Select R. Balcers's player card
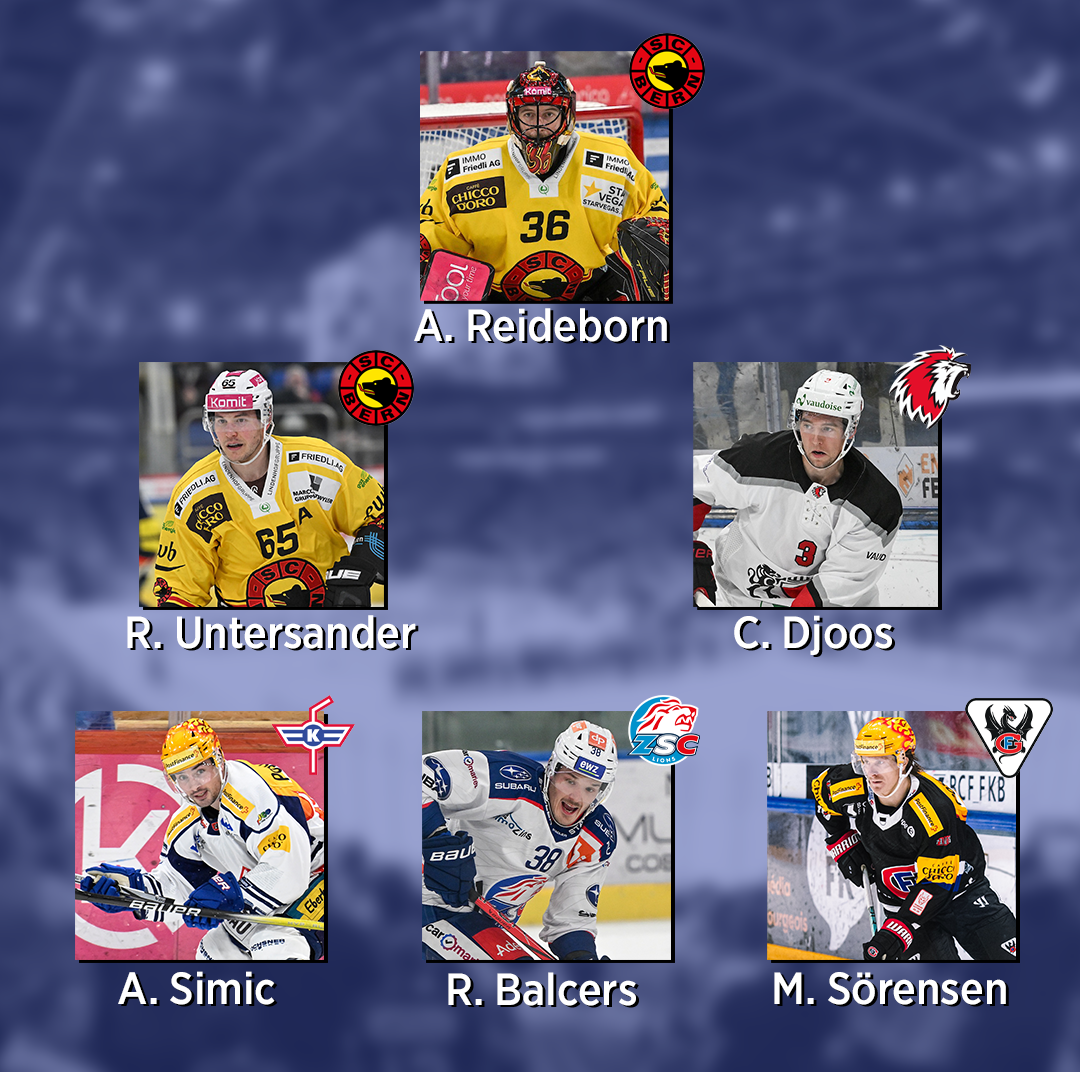The width and height of the screenshot is (1080, 1072). tap(546, 836)
